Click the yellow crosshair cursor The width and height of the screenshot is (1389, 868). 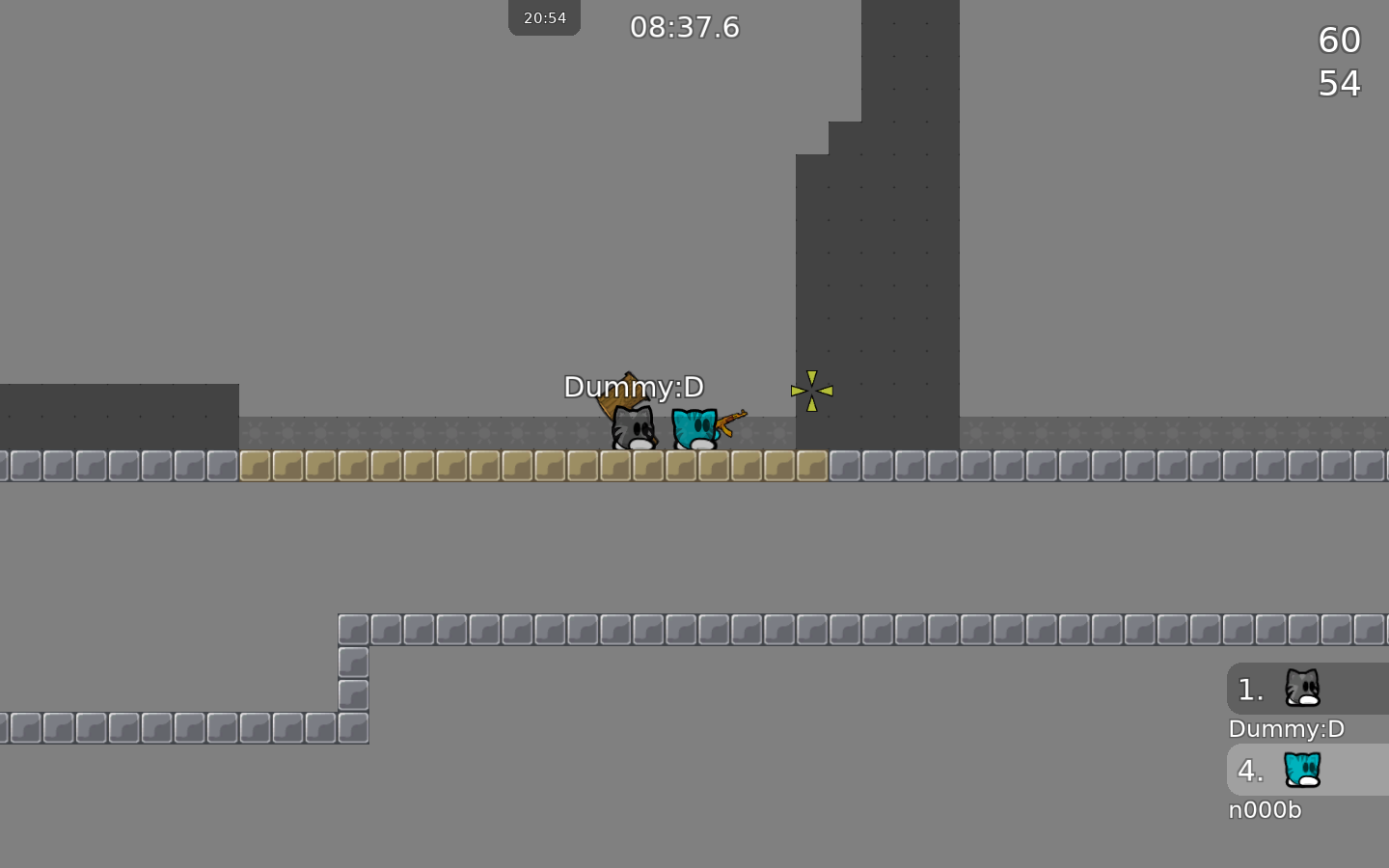coord(812,390)
